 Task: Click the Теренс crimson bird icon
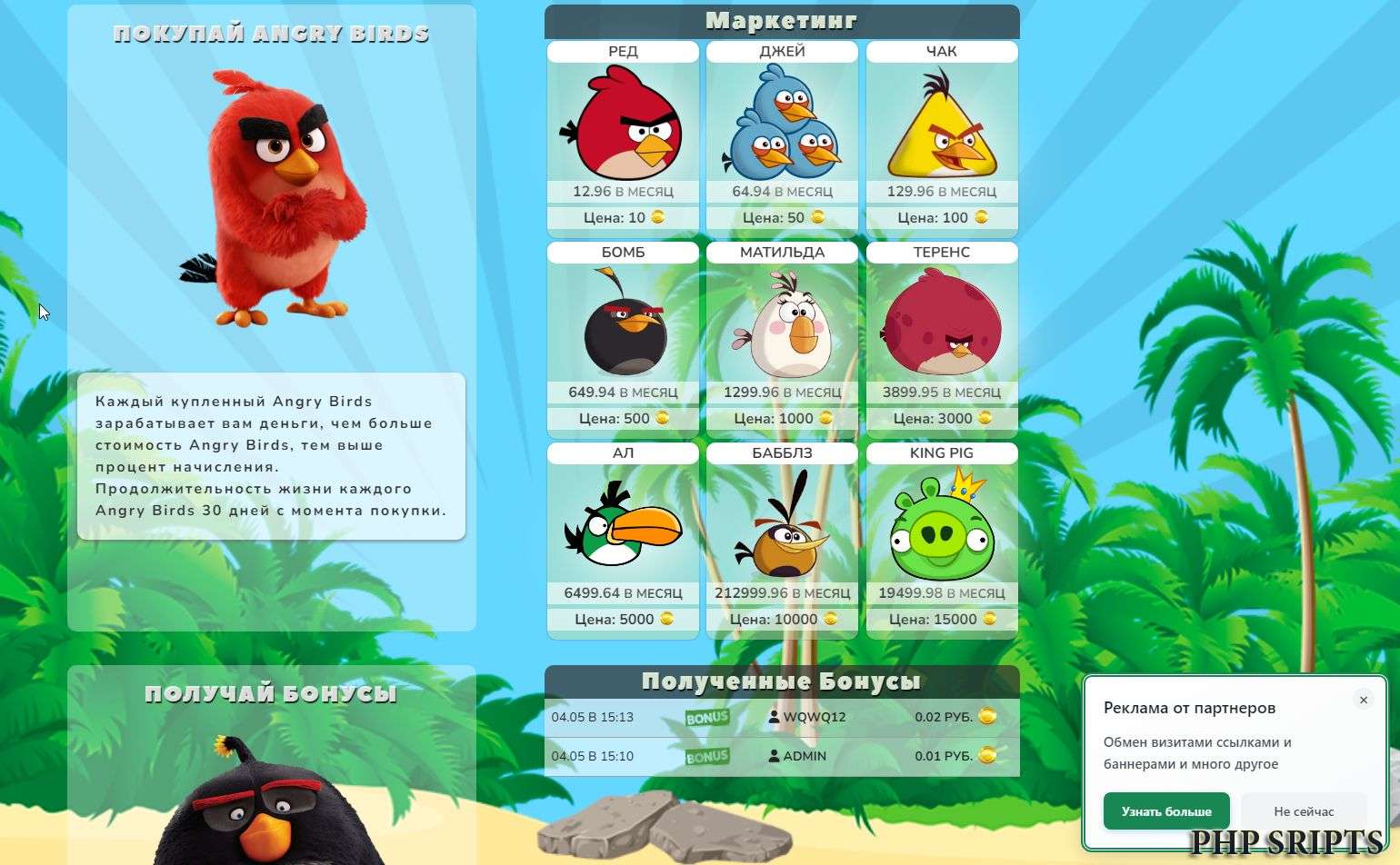point(942,327)
